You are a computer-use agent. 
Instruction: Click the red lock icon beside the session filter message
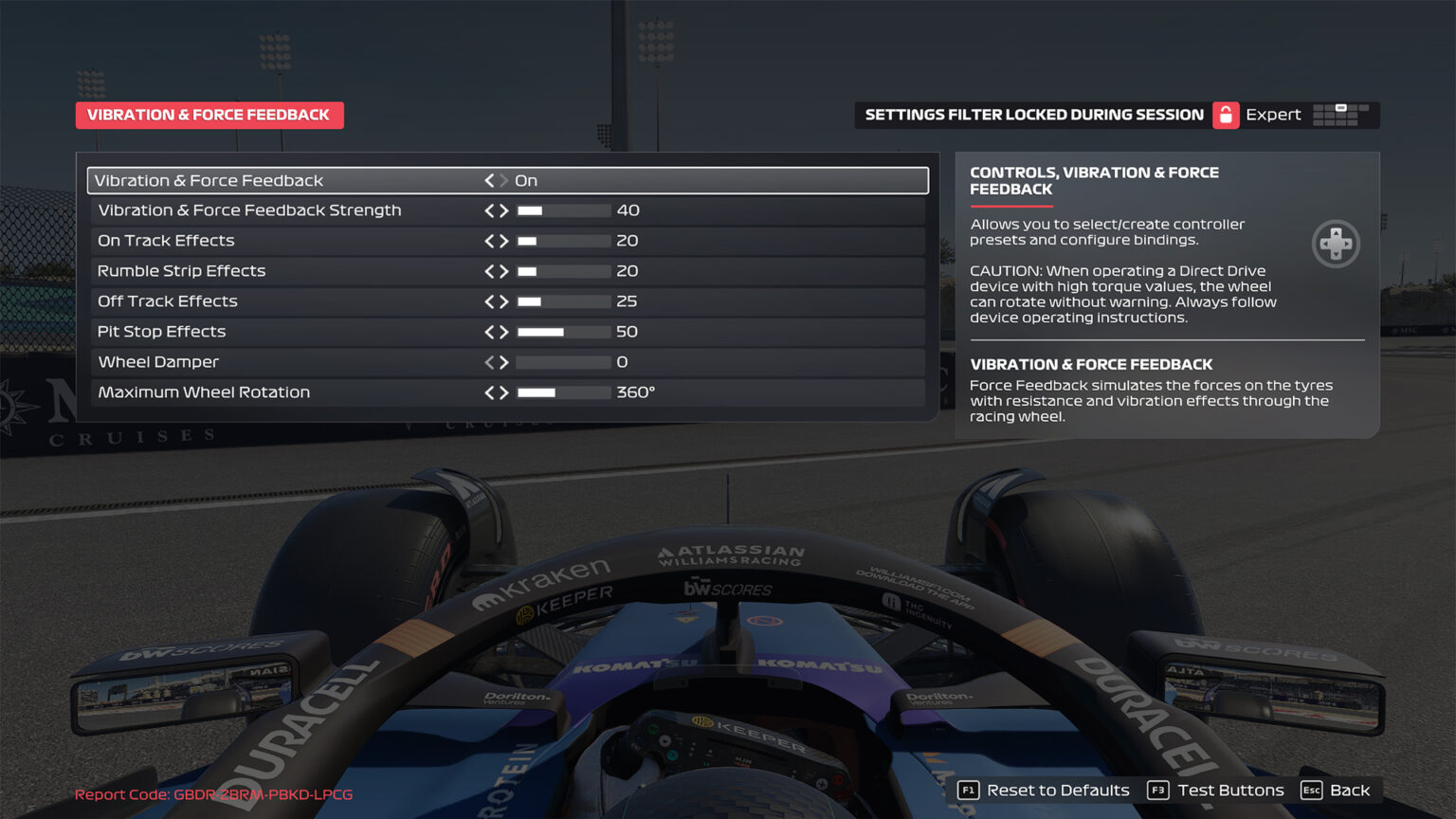click(x=1226, y=115)
